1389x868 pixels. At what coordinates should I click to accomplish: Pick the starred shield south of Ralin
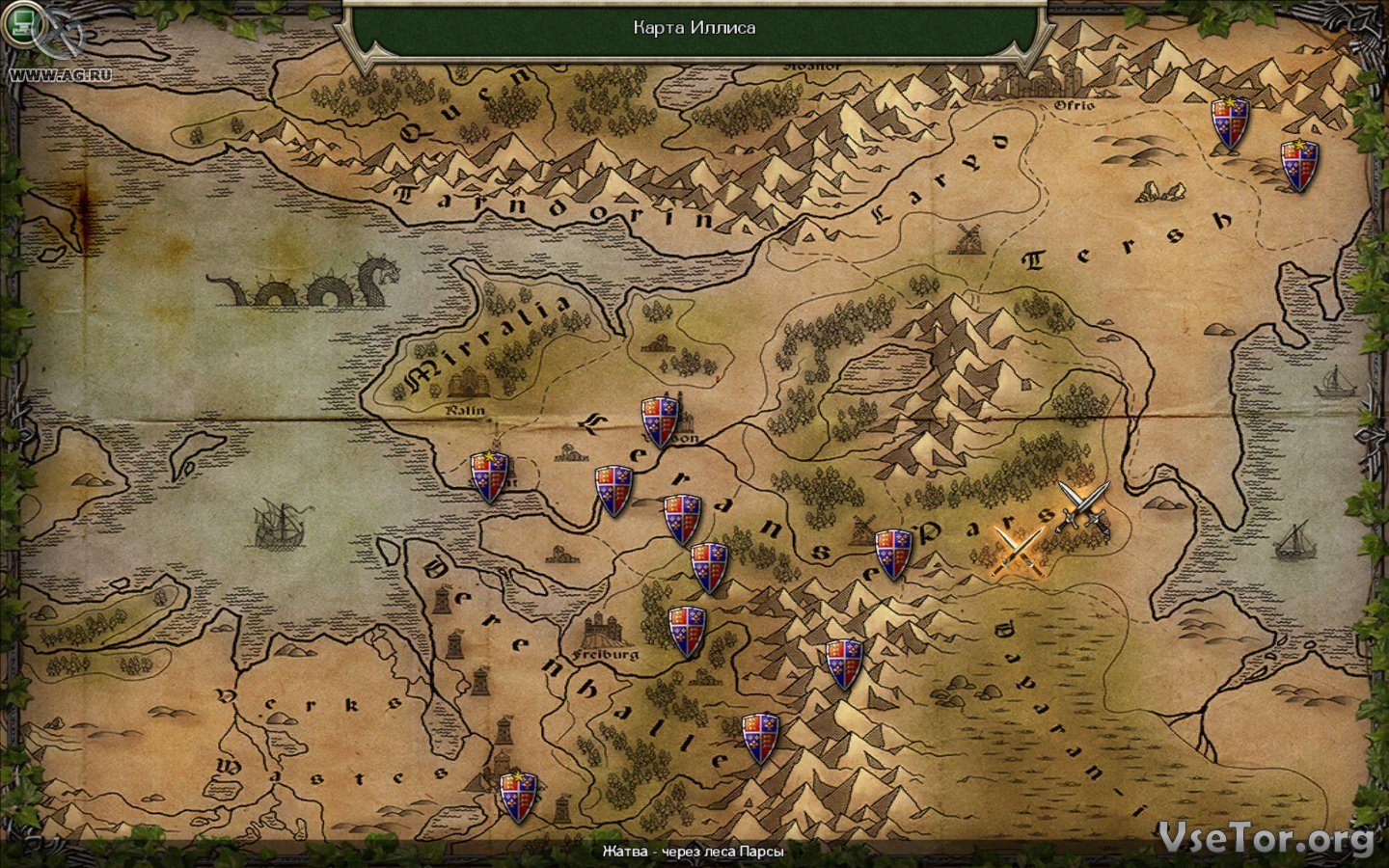(489, 476)
